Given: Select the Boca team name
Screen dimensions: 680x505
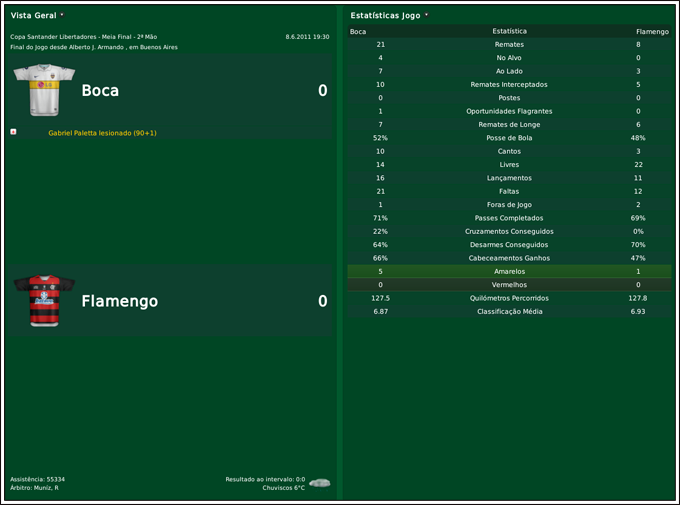Looking at the screenshot, I should pyautogui.click(x=100, y=91).
